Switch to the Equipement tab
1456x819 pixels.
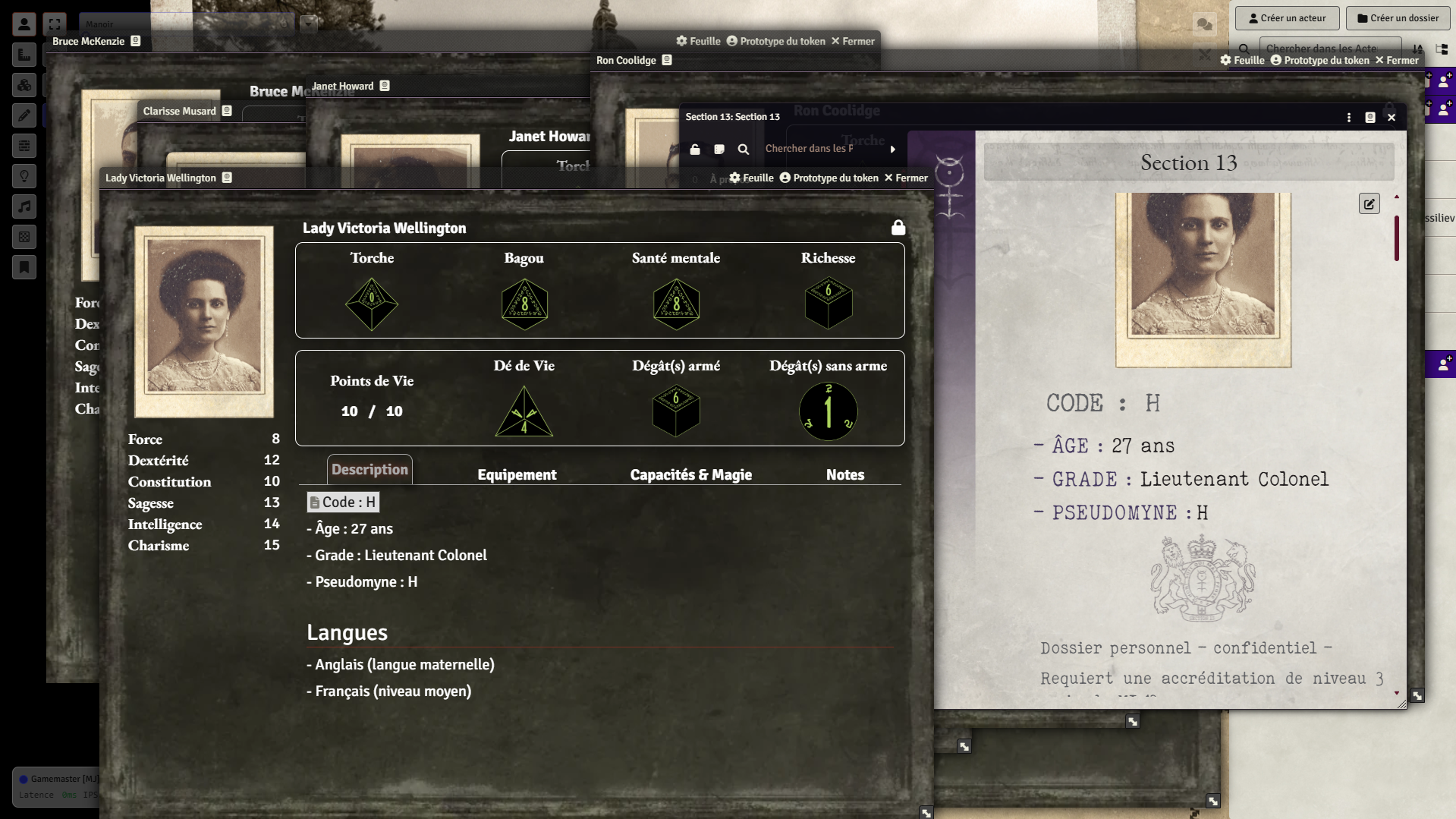pos(517,474)
